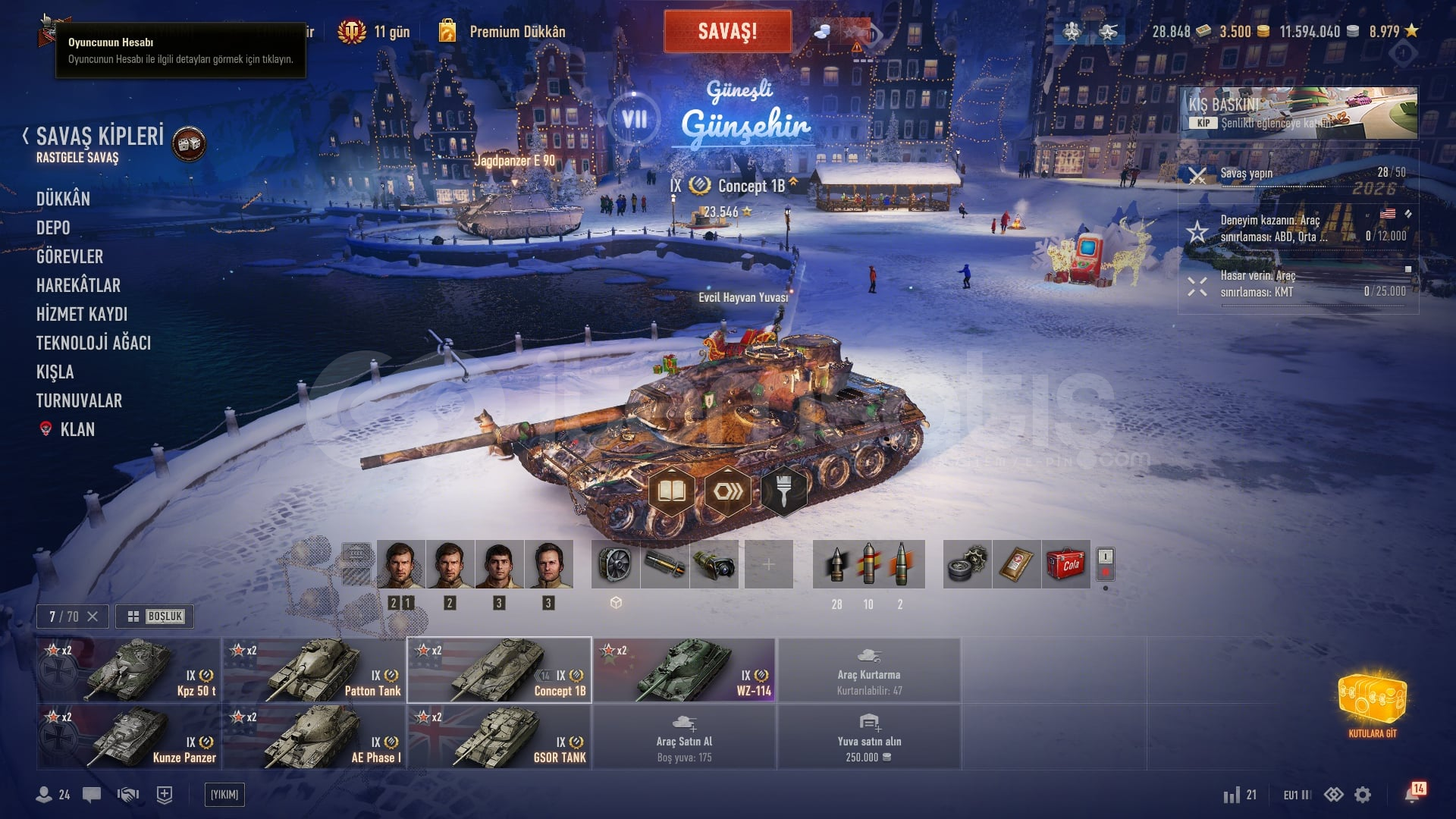
Task: Open the DEPO menu entry
Action: pyautogui.click(x=53, y=227)
